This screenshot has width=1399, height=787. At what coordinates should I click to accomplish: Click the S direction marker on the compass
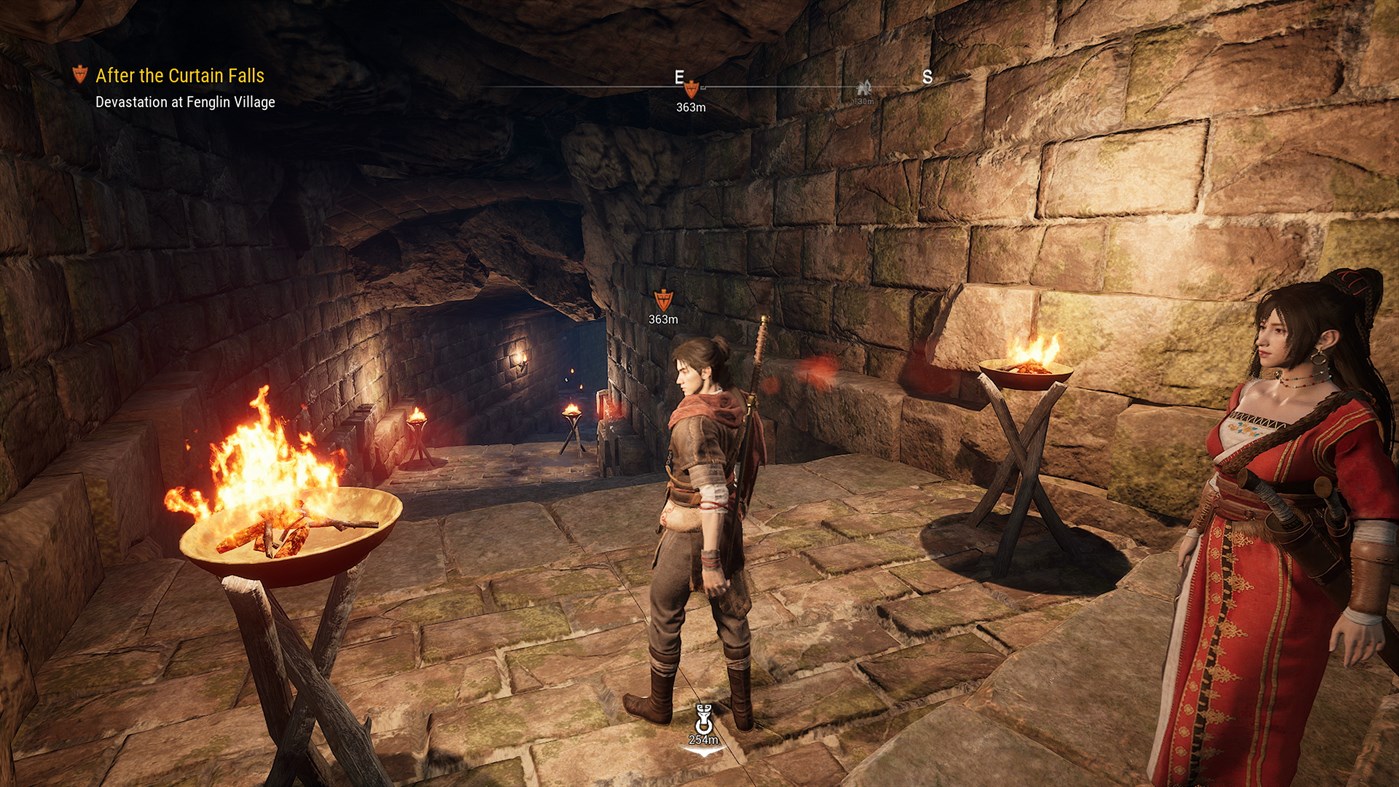pos(926,74)
